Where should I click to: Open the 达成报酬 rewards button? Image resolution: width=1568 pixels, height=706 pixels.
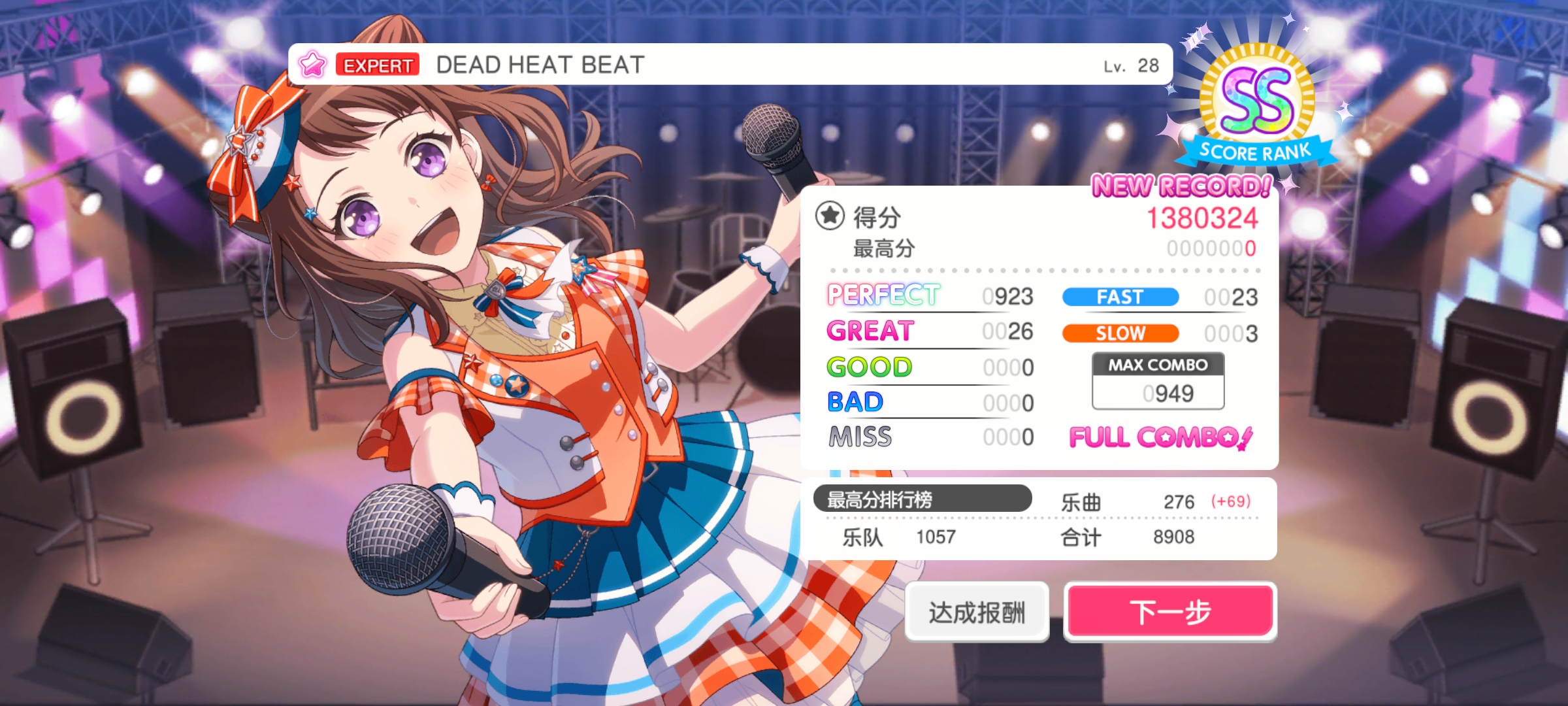977,612
